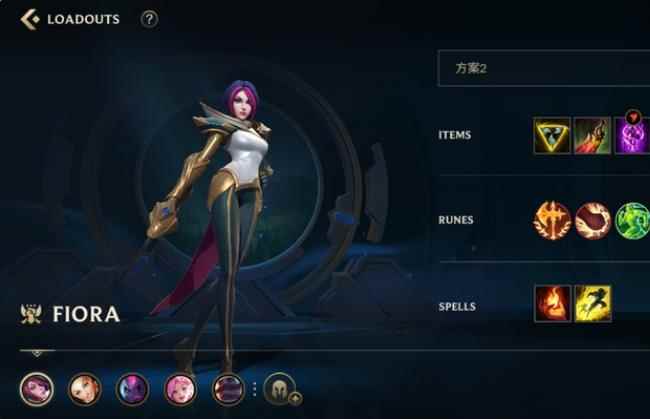
Task: Select the Flash yellow spell
Action: coord(592,304)
